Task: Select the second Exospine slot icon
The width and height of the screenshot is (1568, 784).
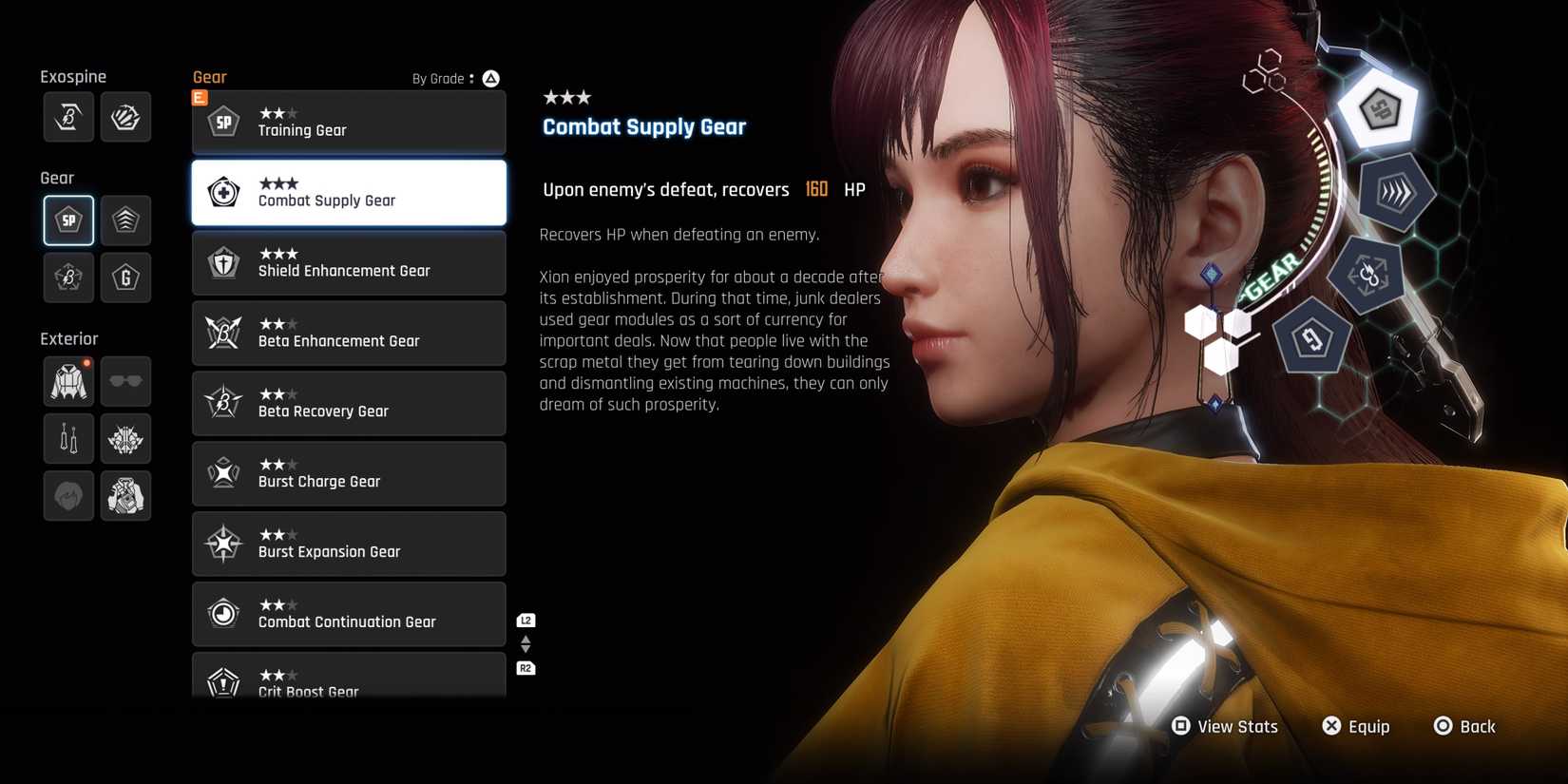Action: [x=125, y=116]
